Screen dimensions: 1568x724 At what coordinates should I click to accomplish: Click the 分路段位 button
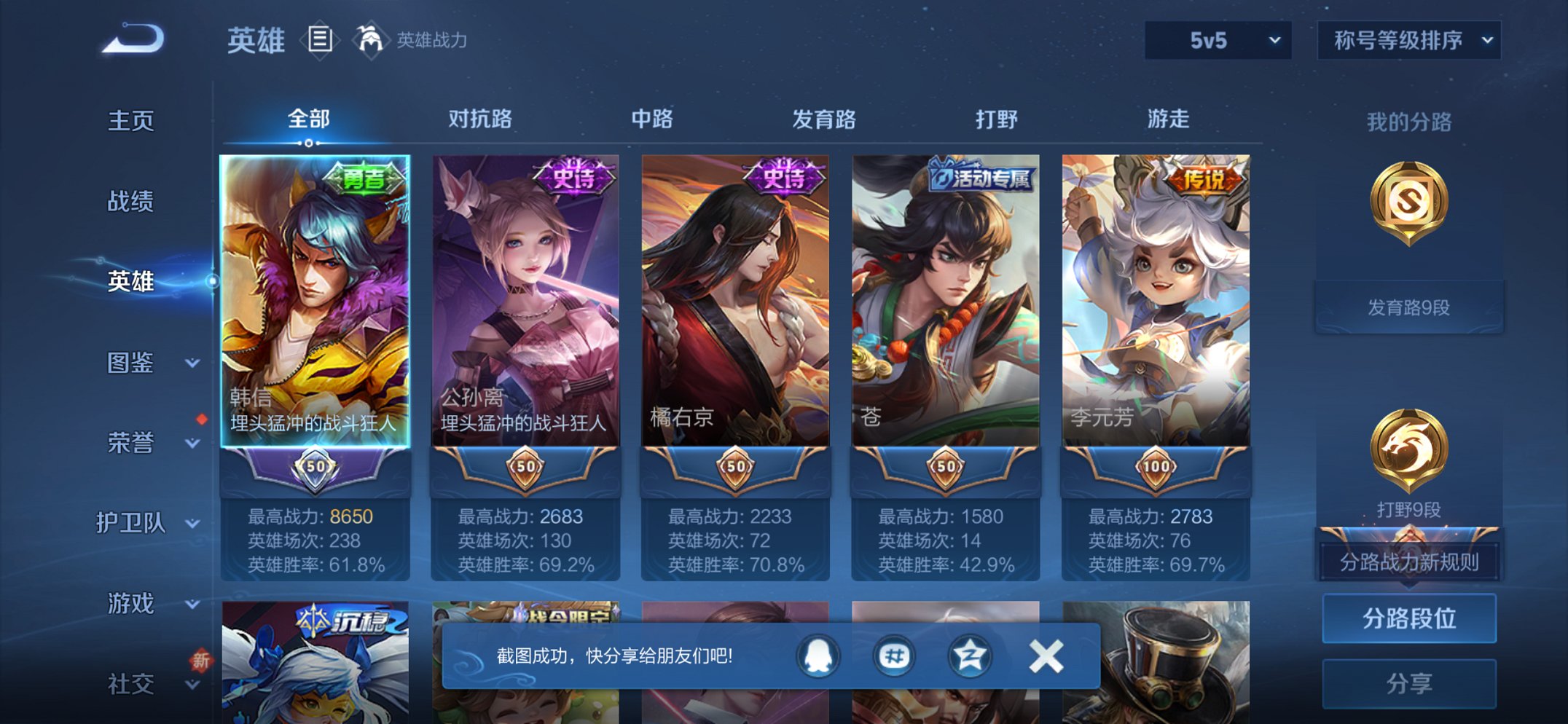pos(1408,617)
